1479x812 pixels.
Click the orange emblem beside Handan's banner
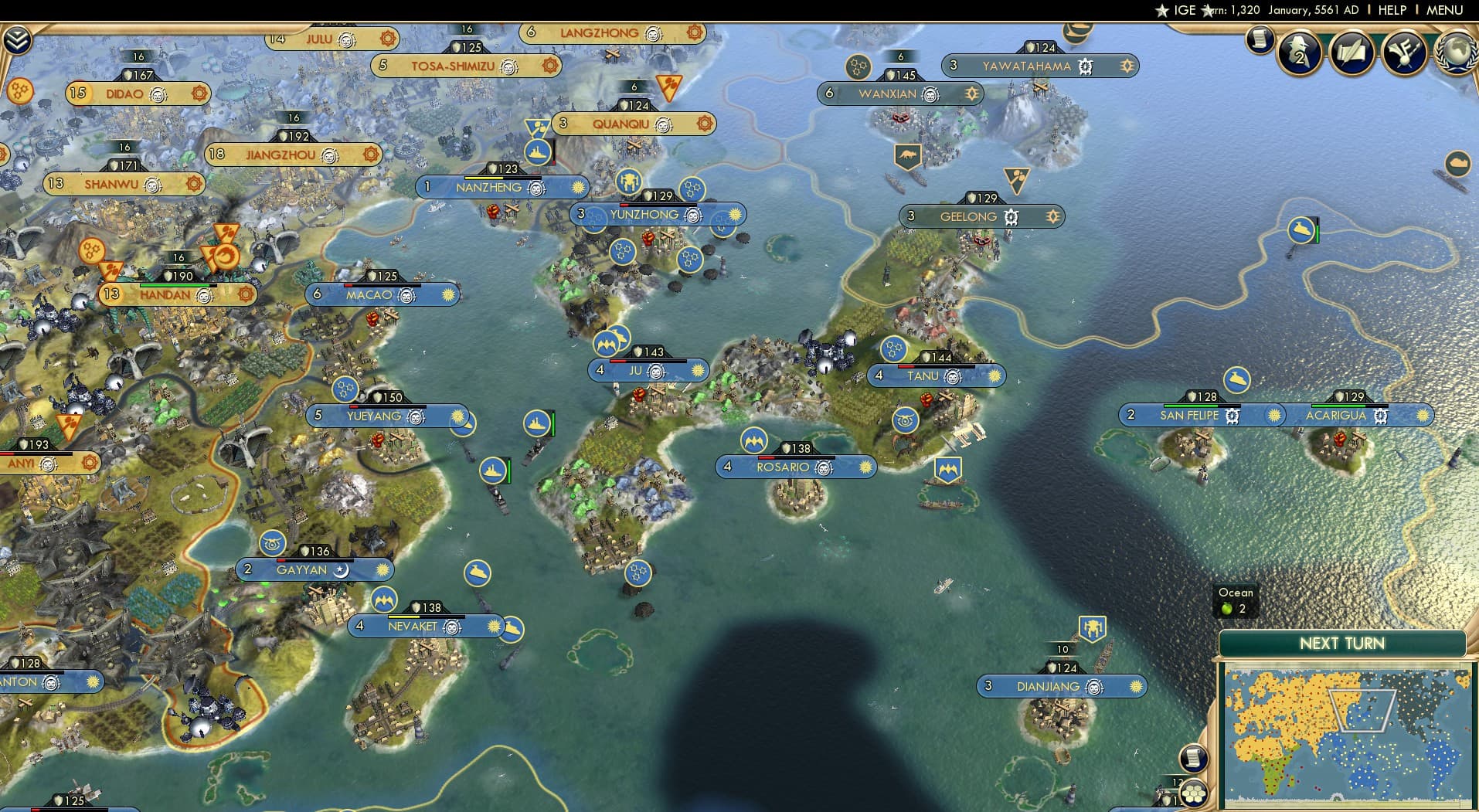coord(246,294)
